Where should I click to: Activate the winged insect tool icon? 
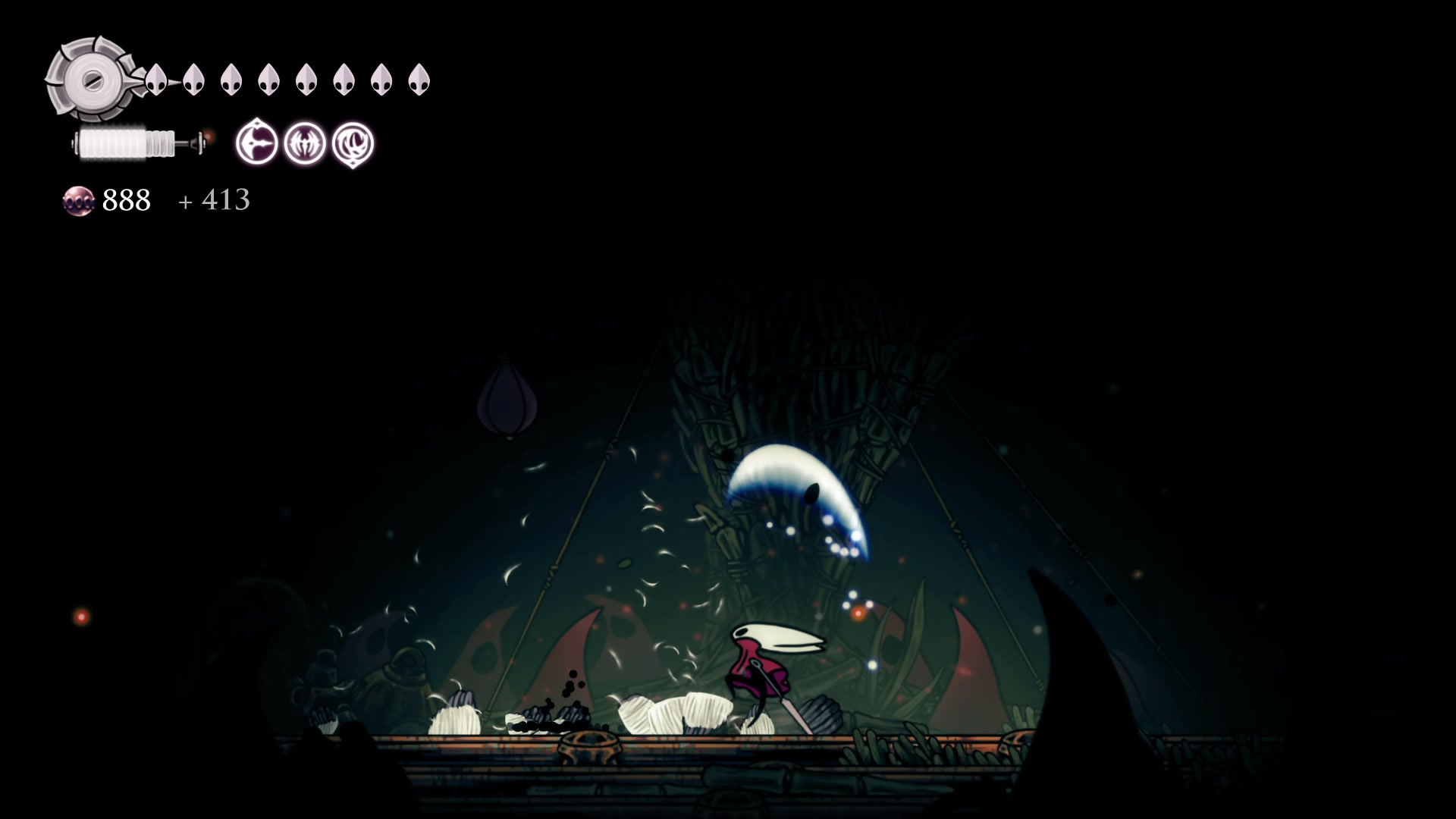tap(305, 143)
